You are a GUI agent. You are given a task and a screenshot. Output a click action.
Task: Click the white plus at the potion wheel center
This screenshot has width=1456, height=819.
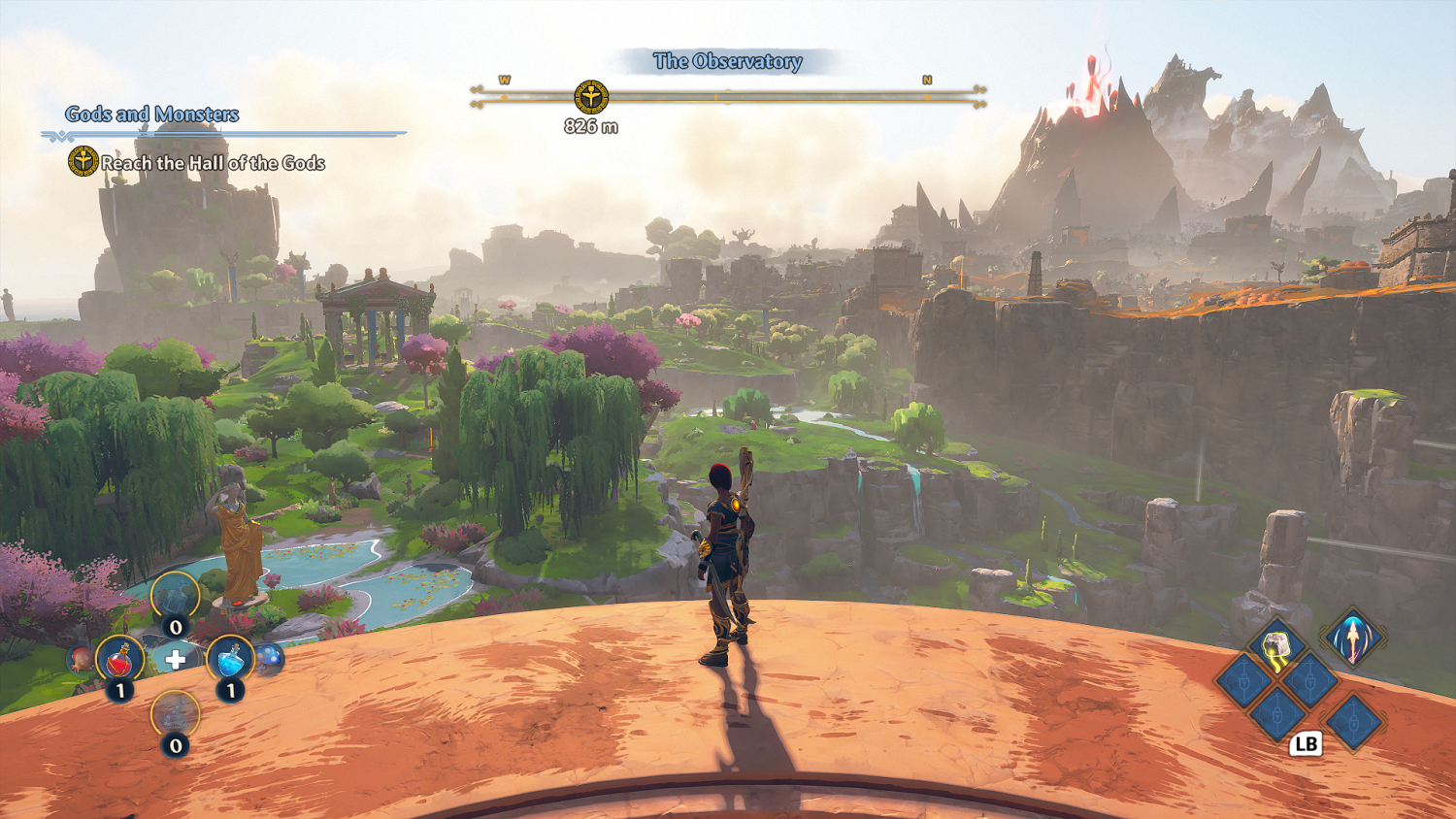pyautogui.click(x=175, y=661)
